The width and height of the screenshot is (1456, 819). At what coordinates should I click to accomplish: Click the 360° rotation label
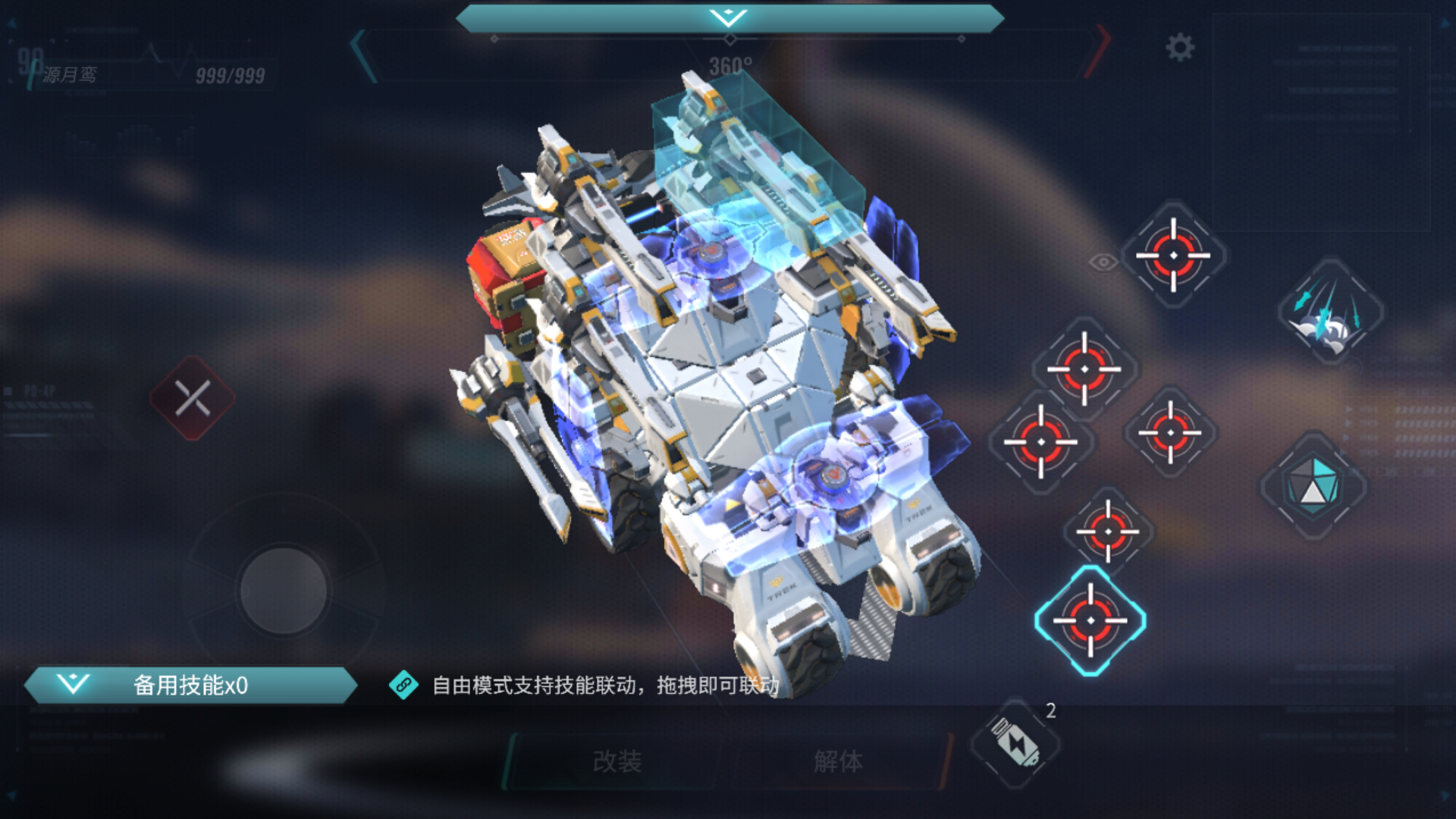pos(730,64)
